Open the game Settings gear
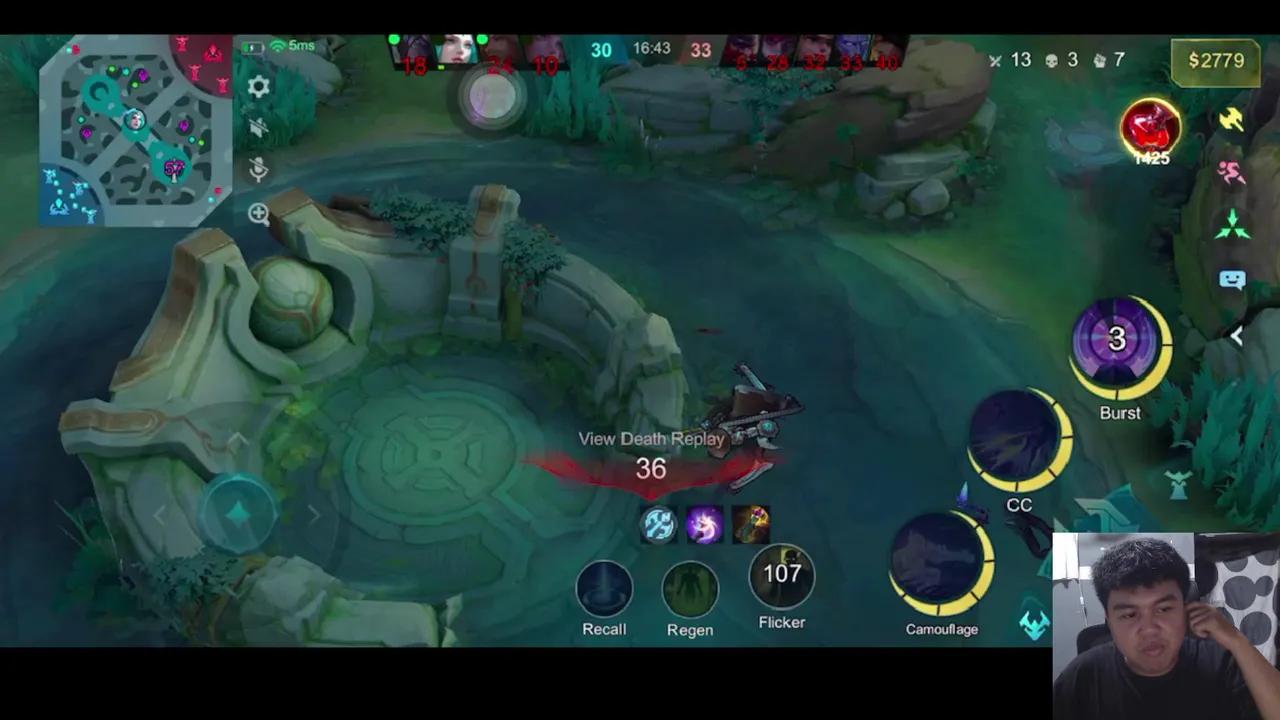Viewport: 1280px width, 720px height. point(258,87)
